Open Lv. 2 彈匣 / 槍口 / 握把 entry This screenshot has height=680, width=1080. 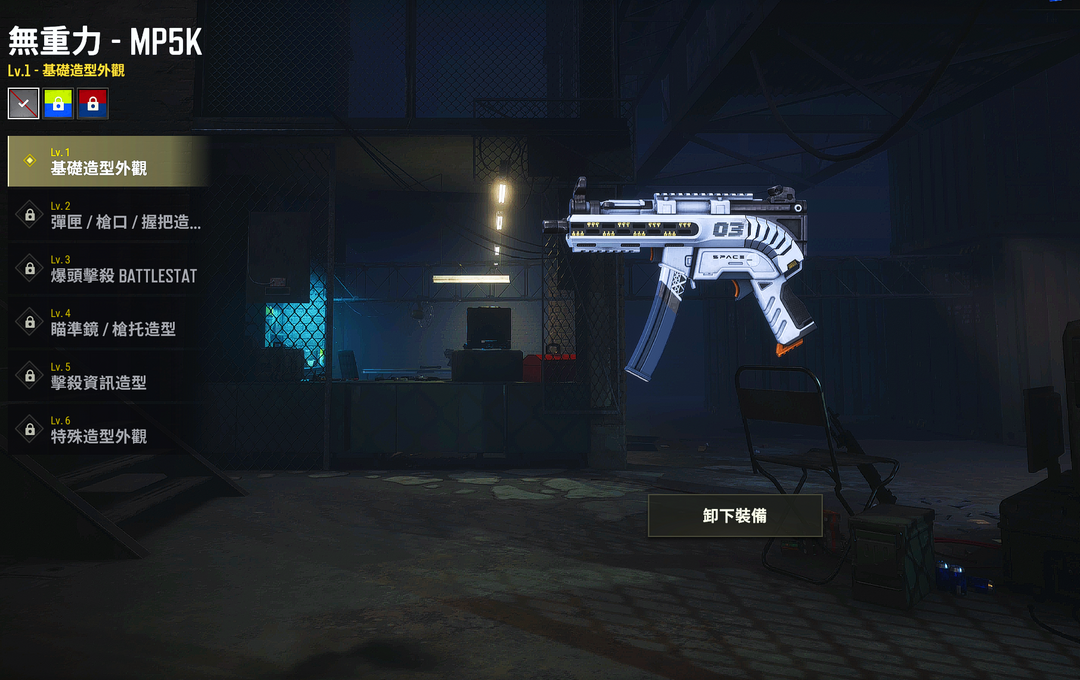pos(107,215)
